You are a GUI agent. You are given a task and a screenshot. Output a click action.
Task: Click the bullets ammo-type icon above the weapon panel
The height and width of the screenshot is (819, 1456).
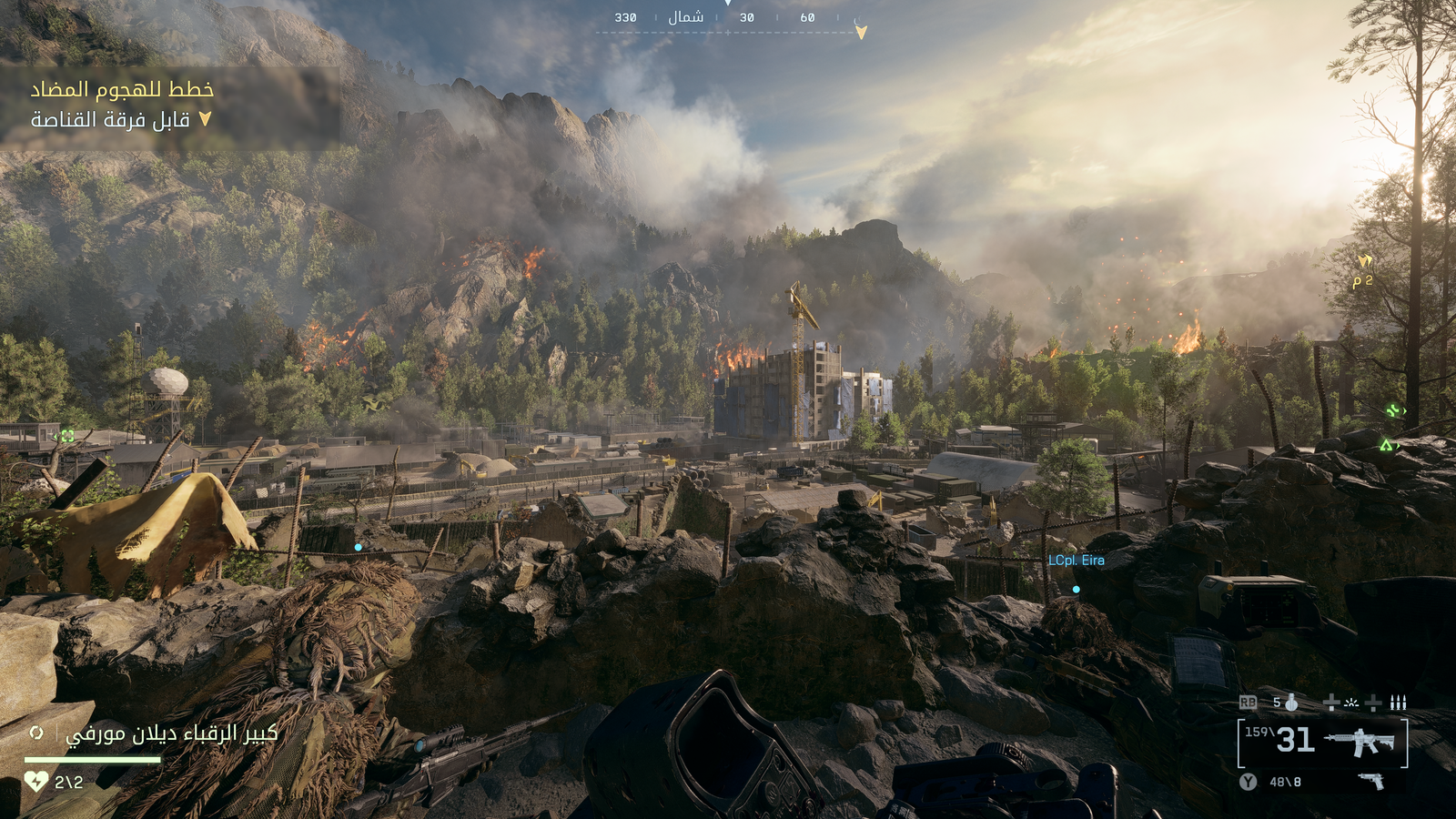click(x=1399, y=702)
